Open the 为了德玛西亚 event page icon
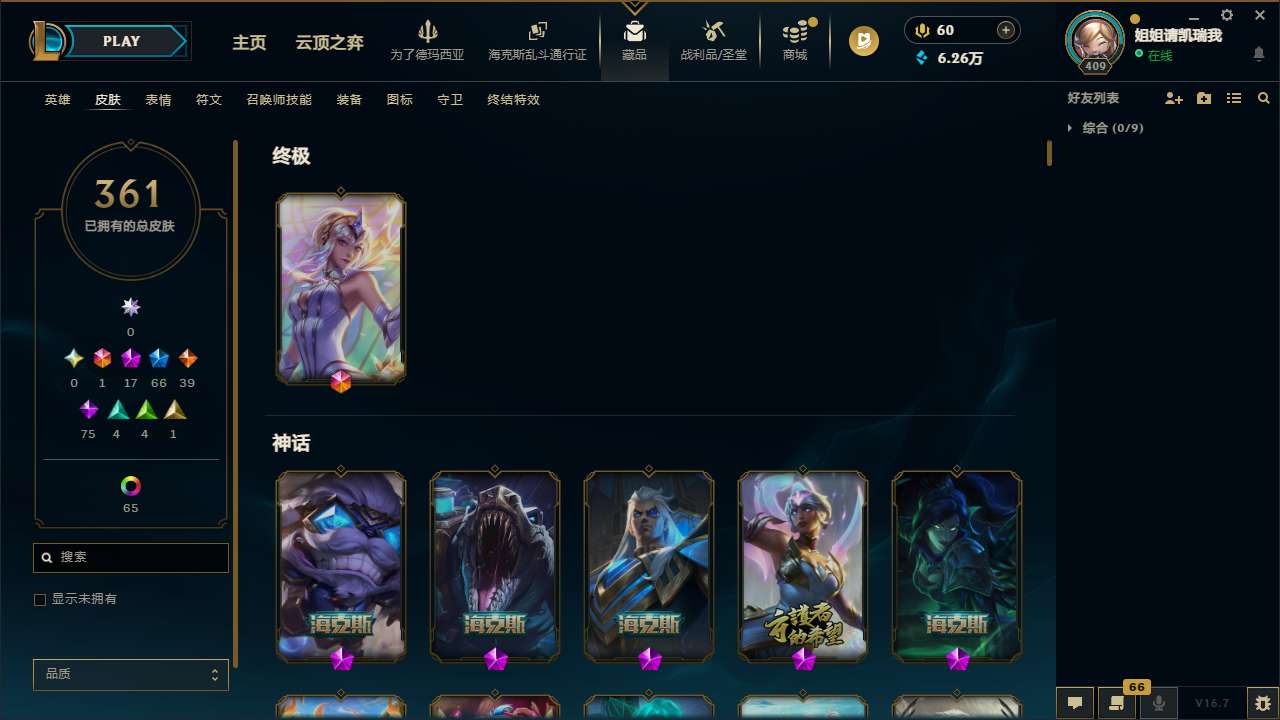1280x720 pixels. (x=428, y=40)
